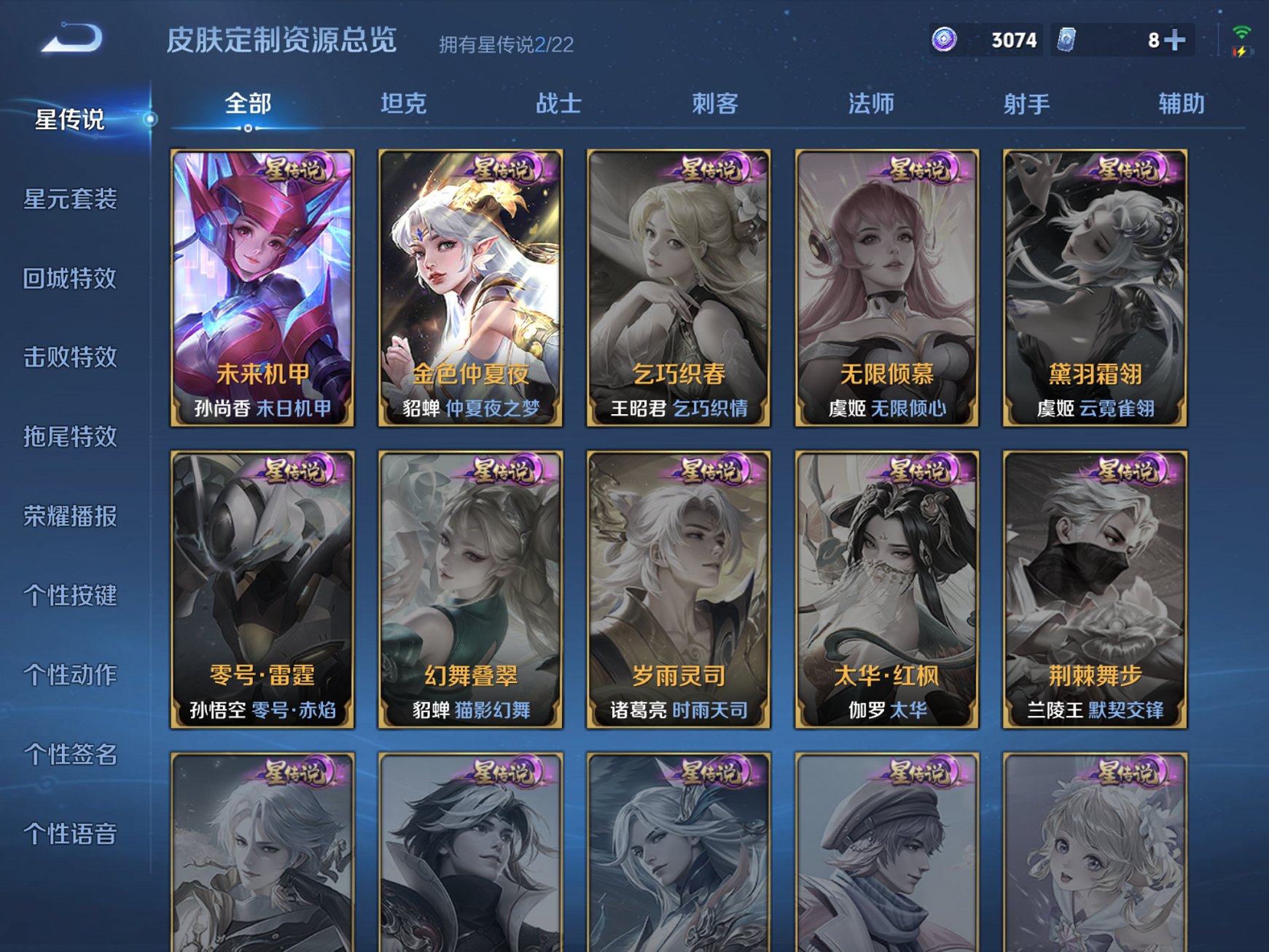Viewport: 1269px width, 952px height.
Task: Open the 拥有星传说2/22 collection progress link
Action: (x=504, y=44)
